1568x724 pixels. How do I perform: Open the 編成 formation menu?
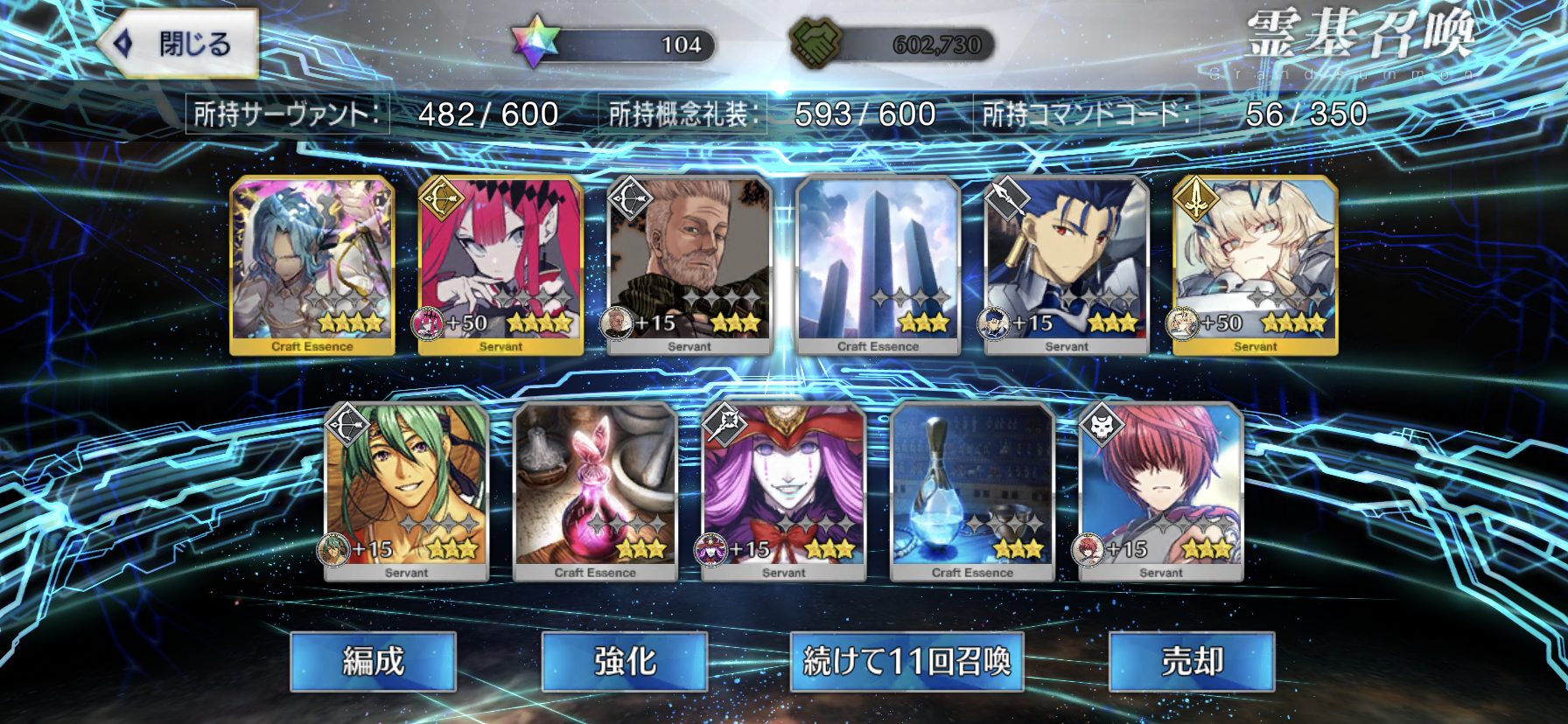(373, 661)
